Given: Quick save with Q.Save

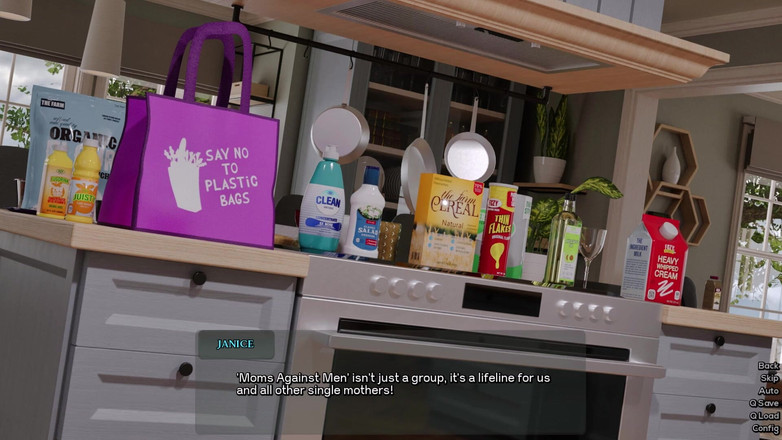Looking at the screenshot, I should coord(764,403).
